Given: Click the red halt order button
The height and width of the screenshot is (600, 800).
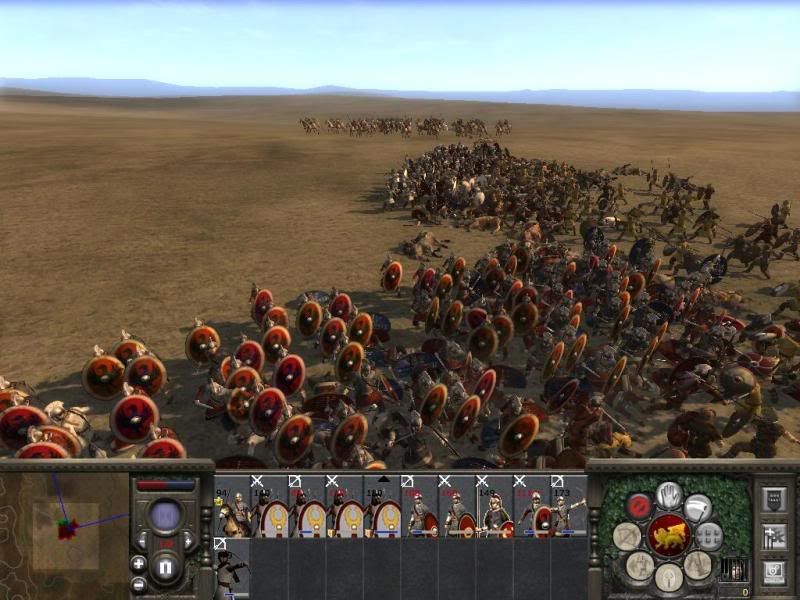Looking at the screenshot, I should [x=639, y=505].
